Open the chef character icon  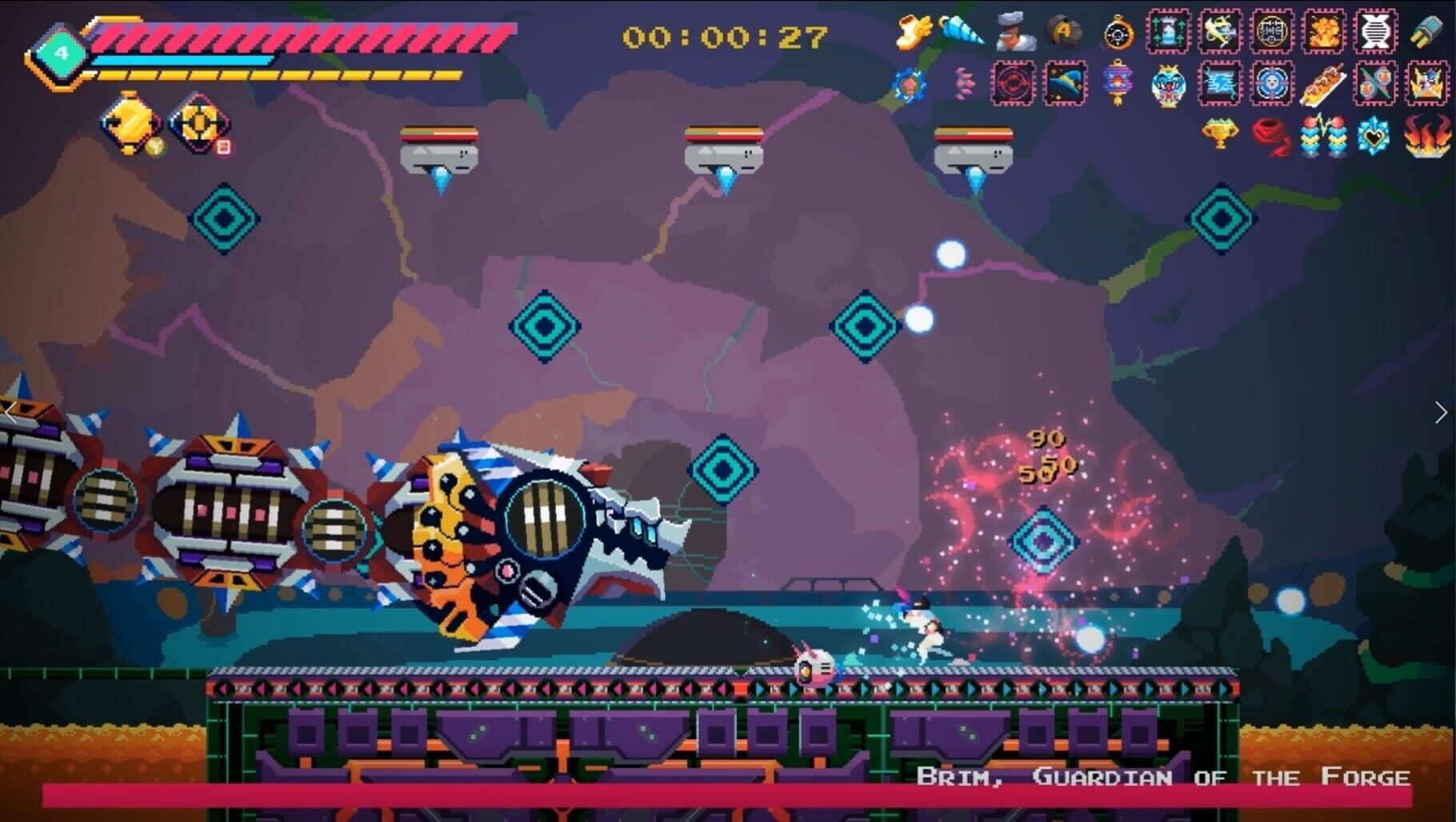pos(1014,32)
